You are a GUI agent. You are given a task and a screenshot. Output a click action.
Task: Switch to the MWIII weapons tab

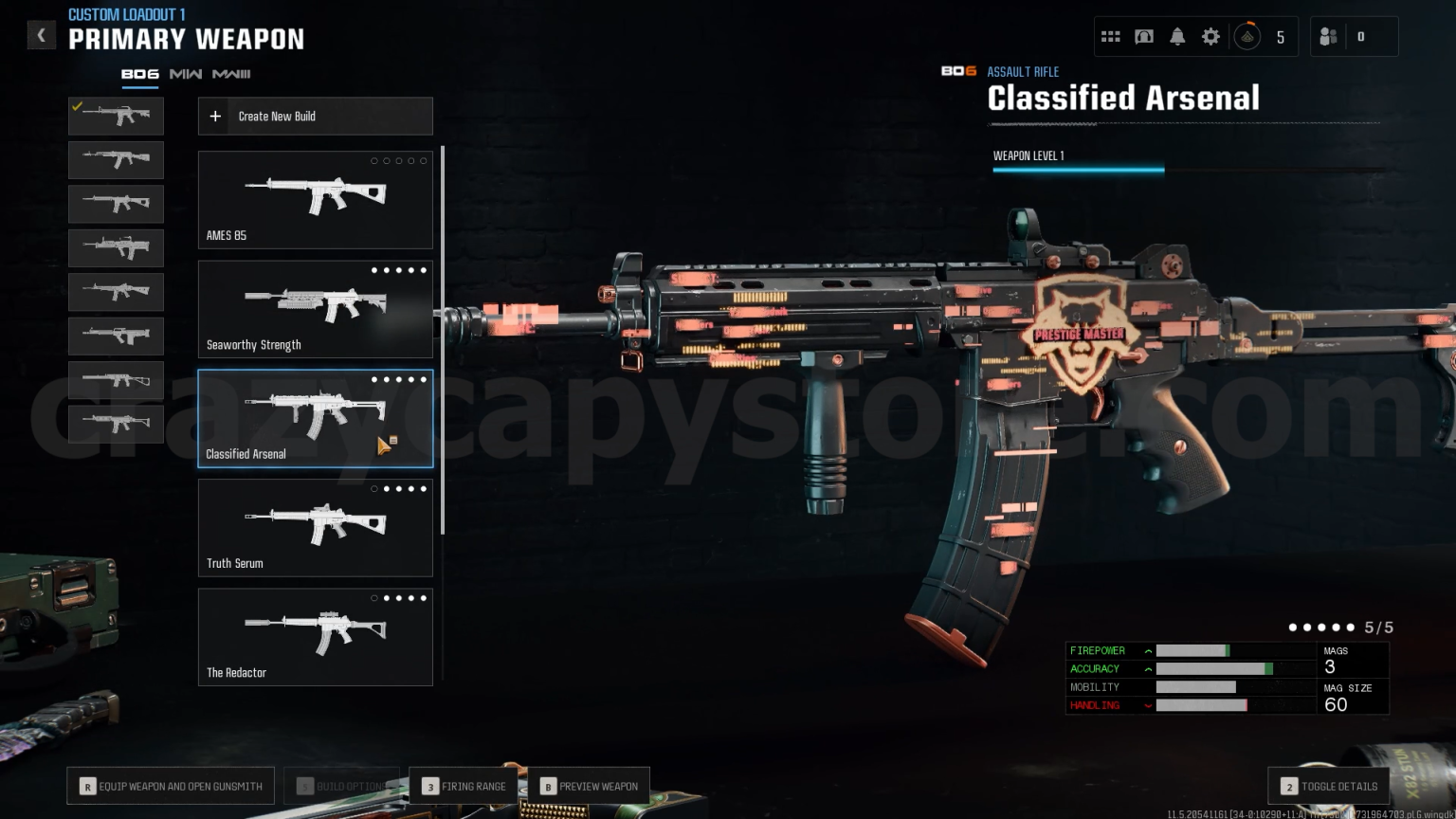tap(230, 73)
